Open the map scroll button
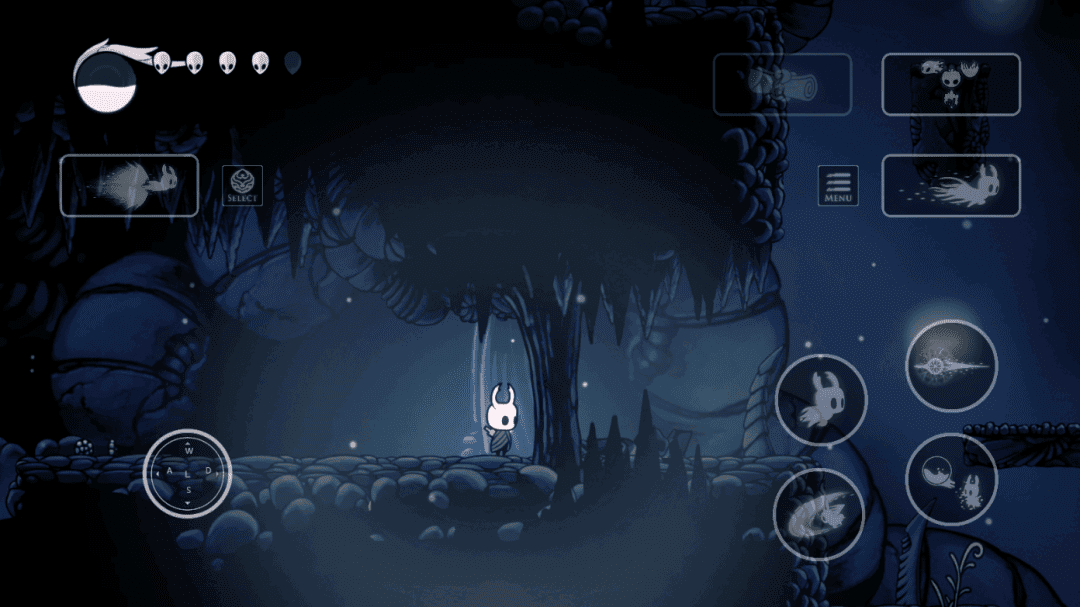 tap(782, 85)
